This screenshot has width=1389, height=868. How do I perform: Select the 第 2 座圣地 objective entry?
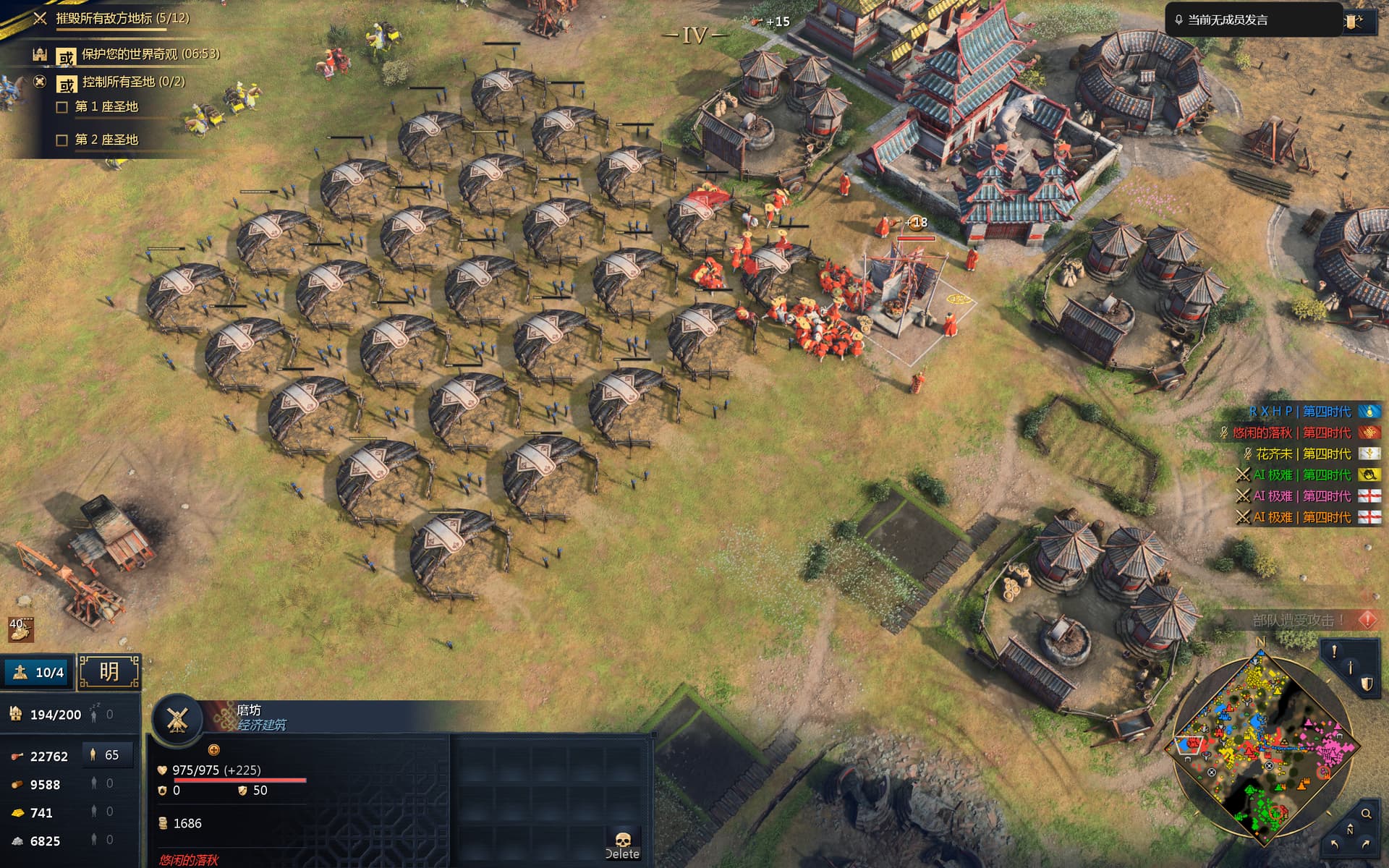(x=106, y=140)
